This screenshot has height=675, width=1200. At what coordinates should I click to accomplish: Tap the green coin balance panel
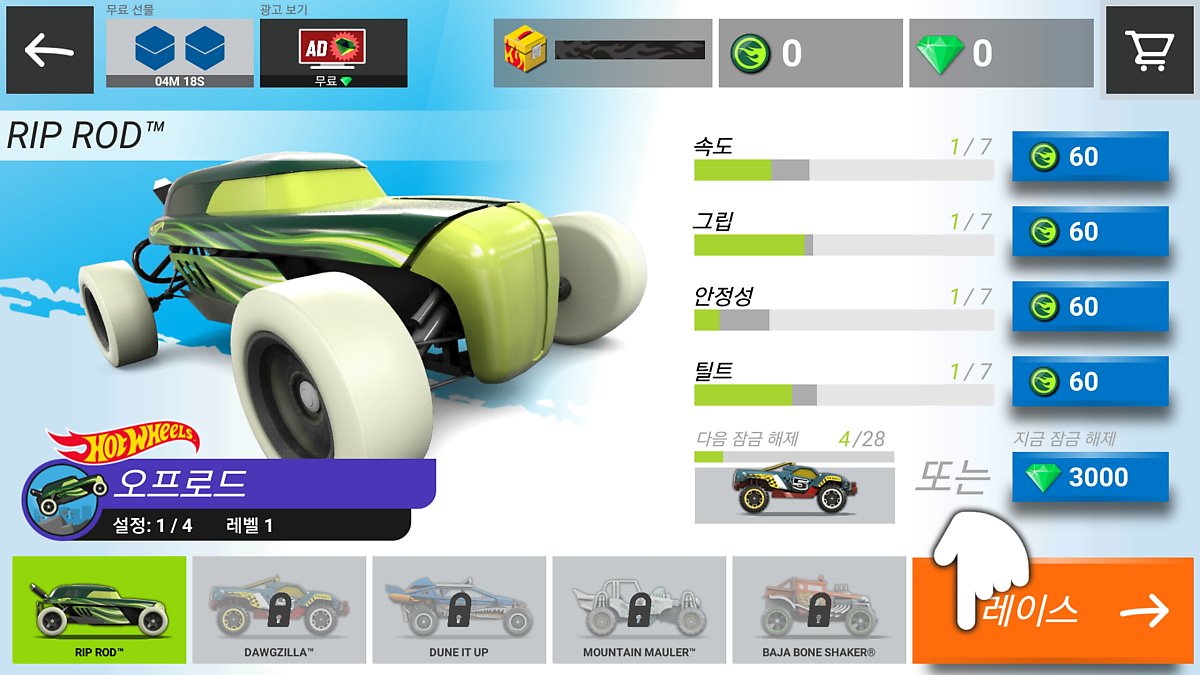click(x=810, y=53)
